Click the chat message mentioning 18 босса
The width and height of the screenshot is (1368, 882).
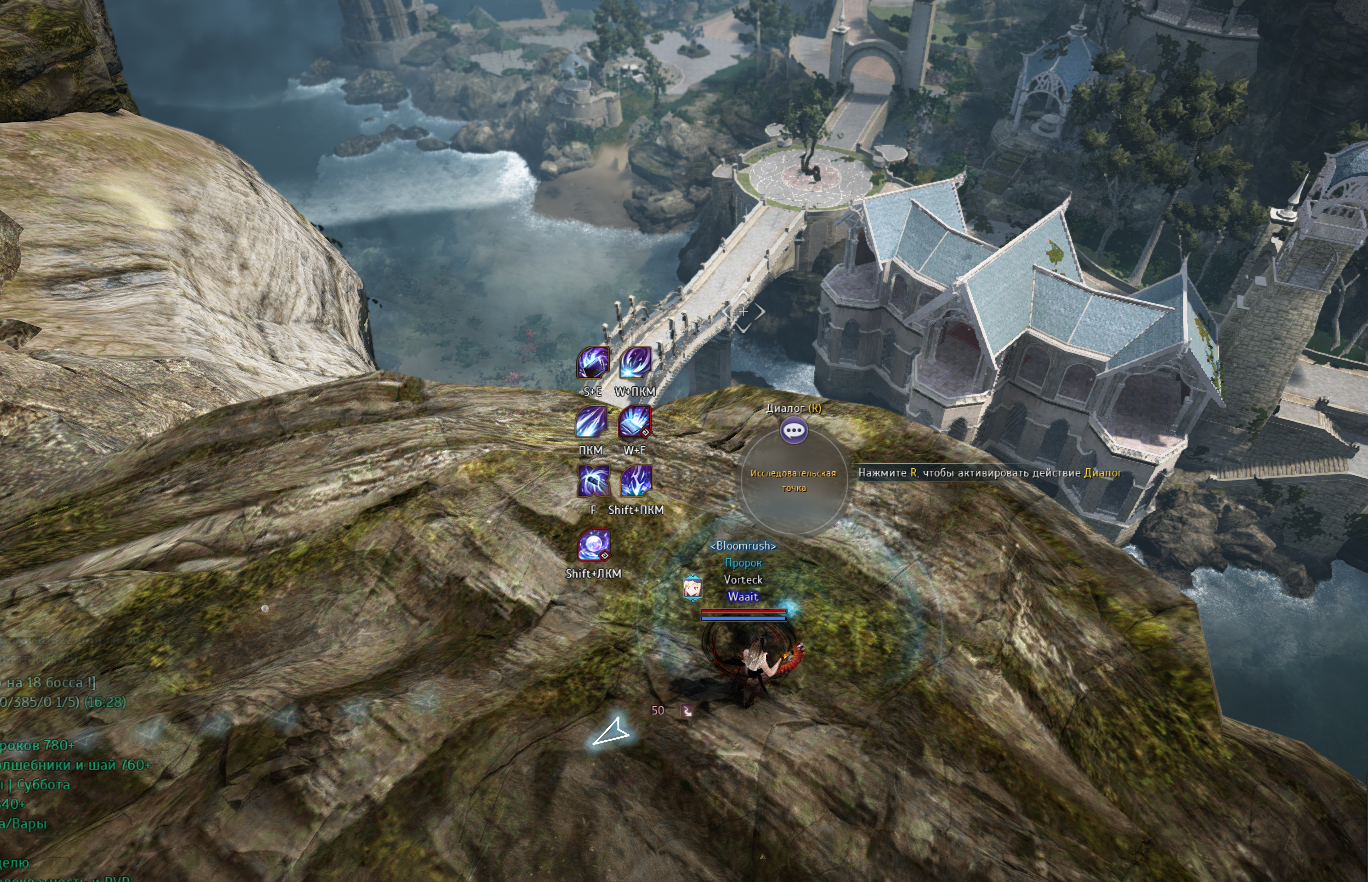click(50, 683)
